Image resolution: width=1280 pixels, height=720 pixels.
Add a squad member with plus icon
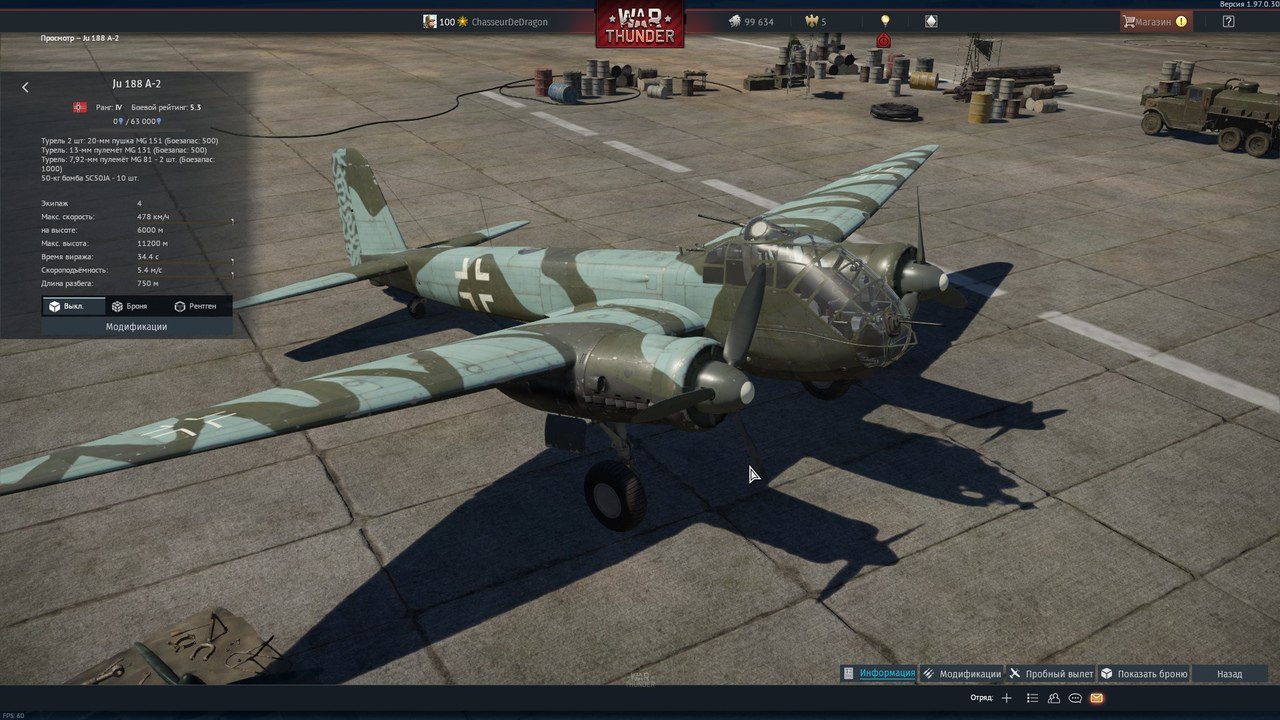tap(1007, 698)
